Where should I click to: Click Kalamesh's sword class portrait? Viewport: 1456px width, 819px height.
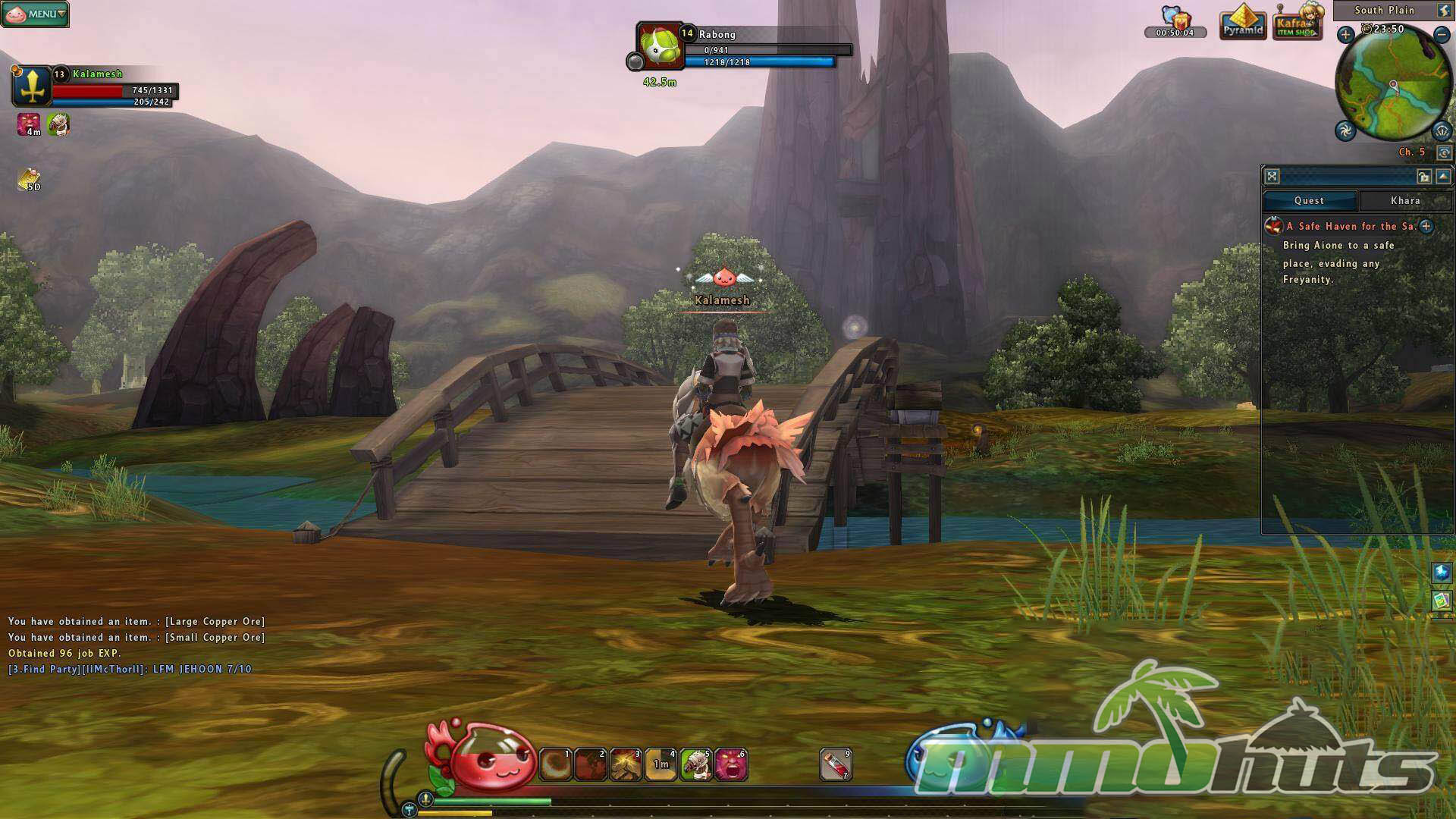click(x=32, y=86)
